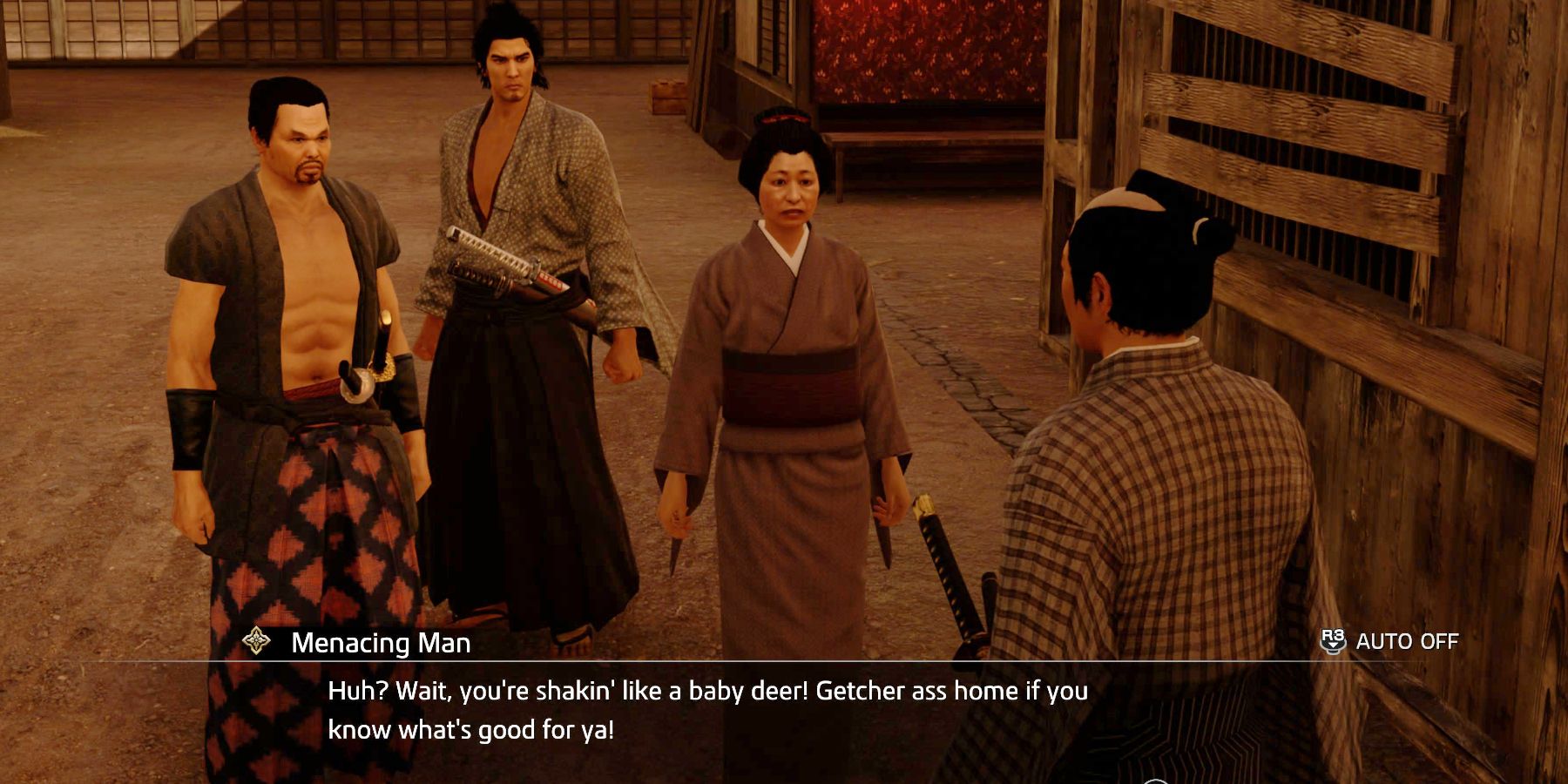Select the R3 stick icon near AUTO OFF

(1334, 643)
